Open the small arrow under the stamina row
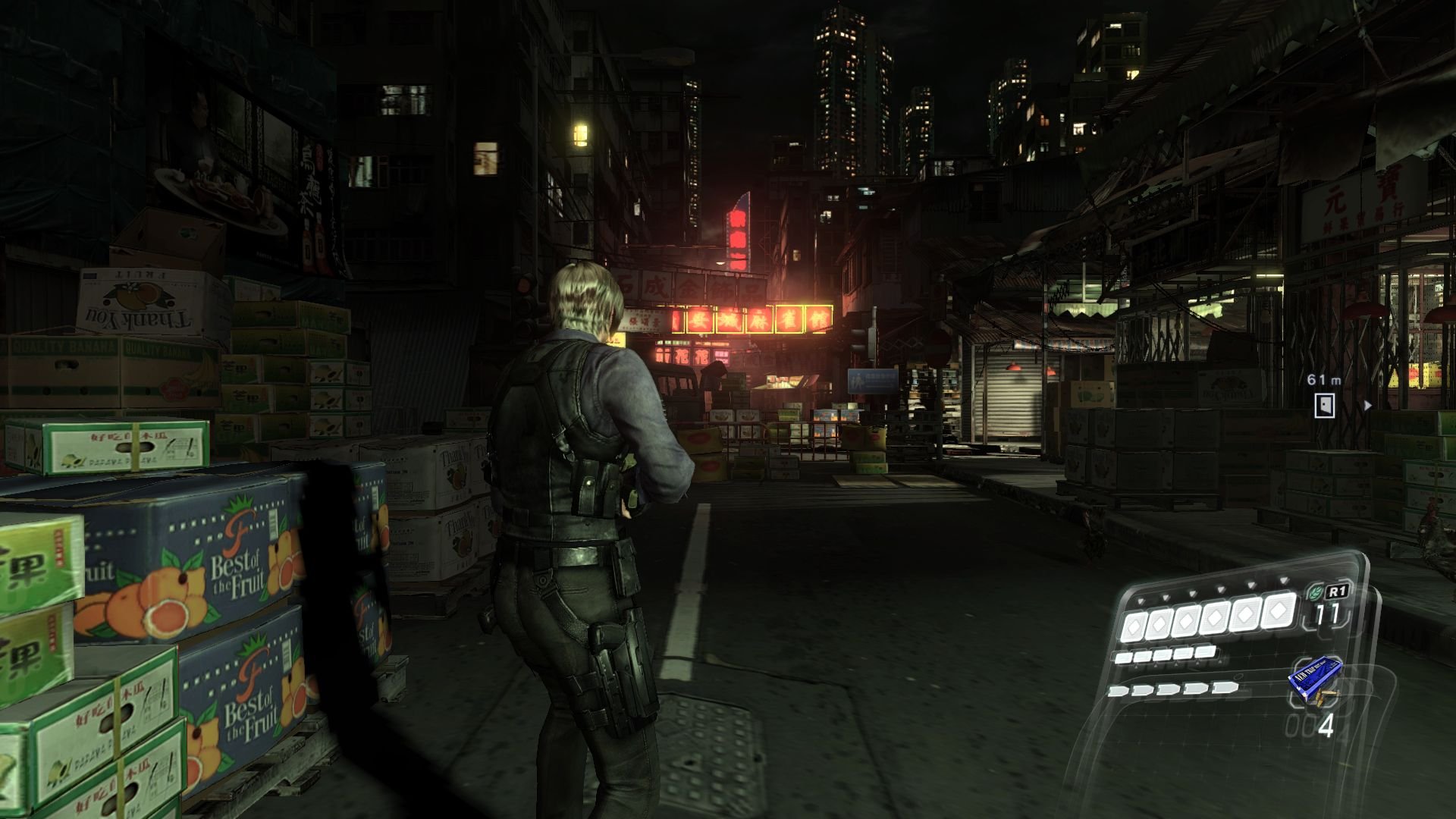Viewport: 1456px width, 819px height. 1156,666
